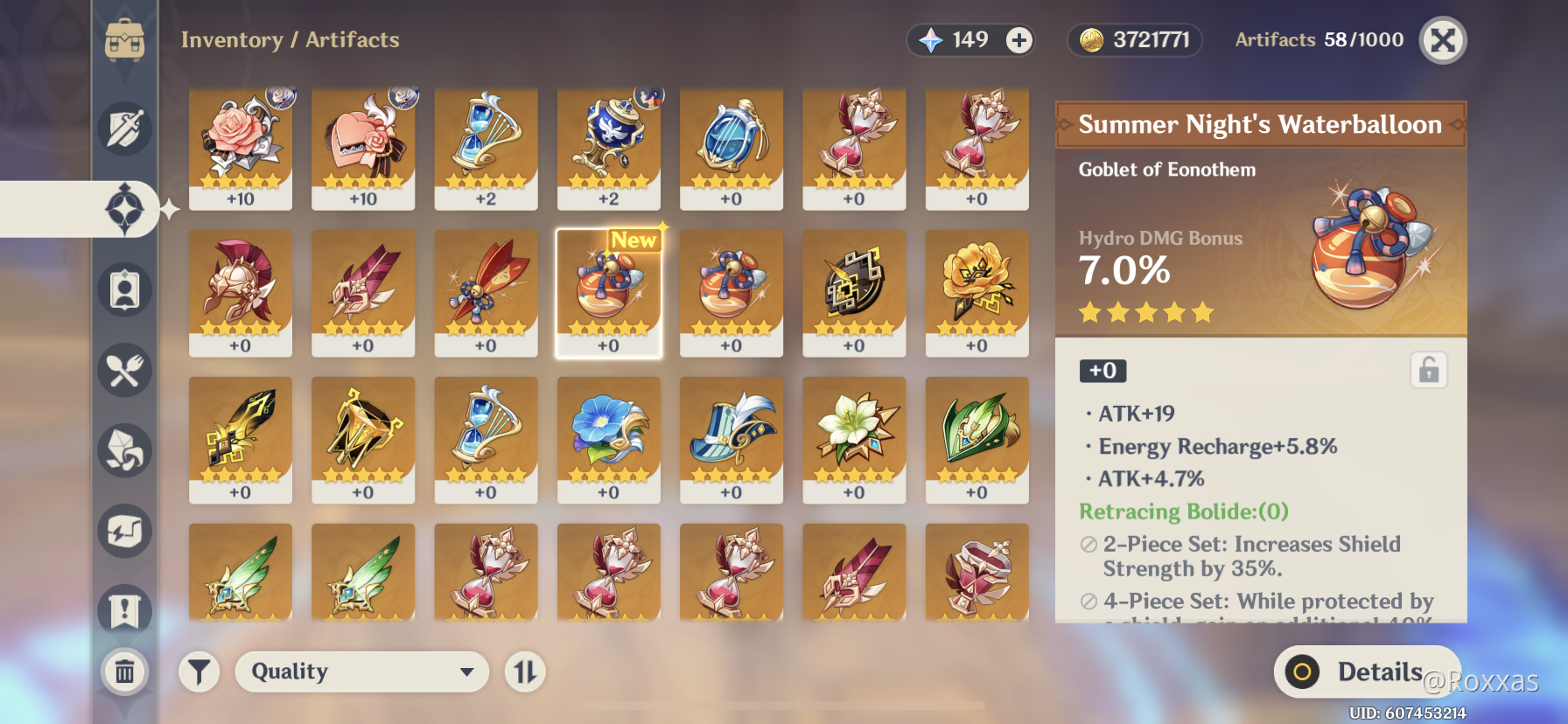Click the trash destroy-artifacts icon
The image size is (1568, 724).
tap(125, 672)
